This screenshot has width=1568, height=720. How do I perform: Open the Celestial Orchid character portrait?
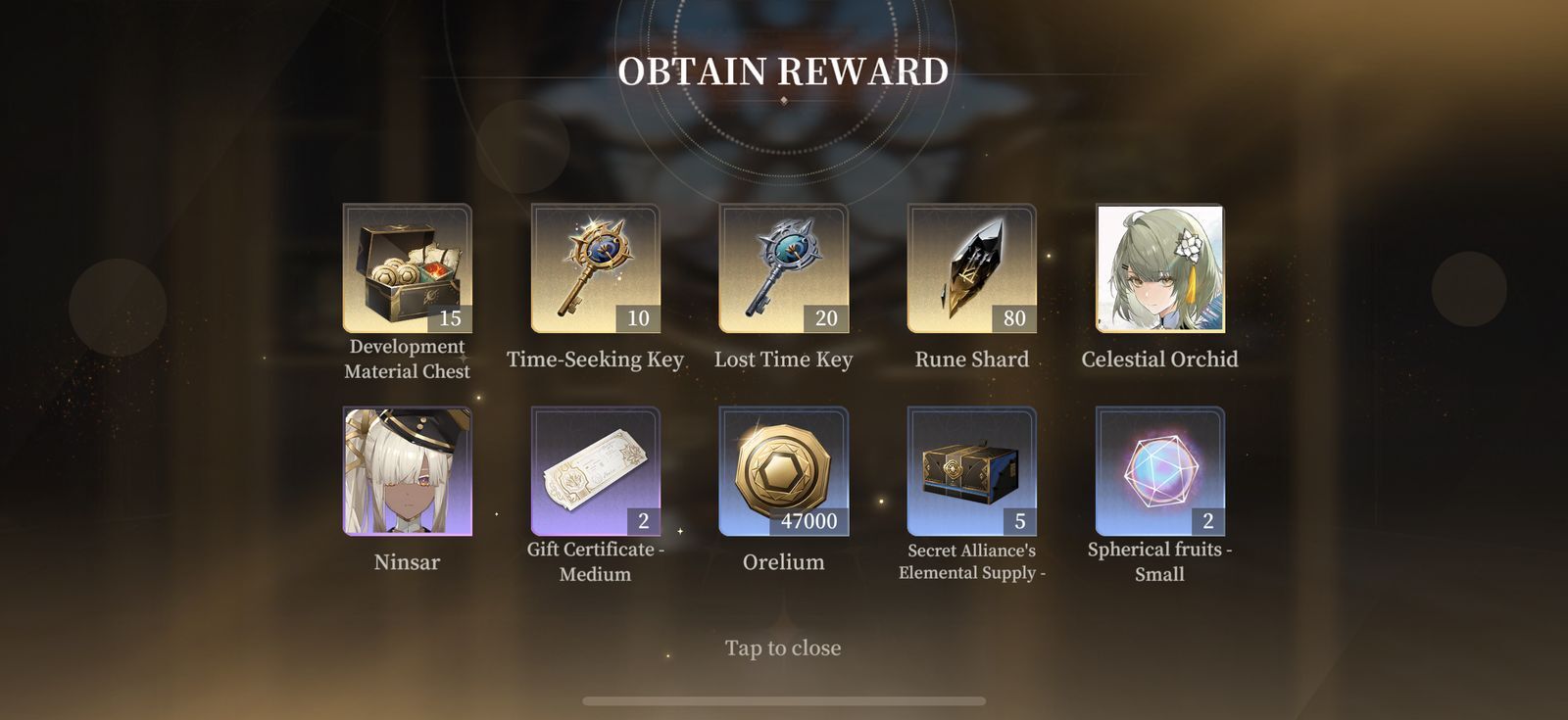point(1159,268)
